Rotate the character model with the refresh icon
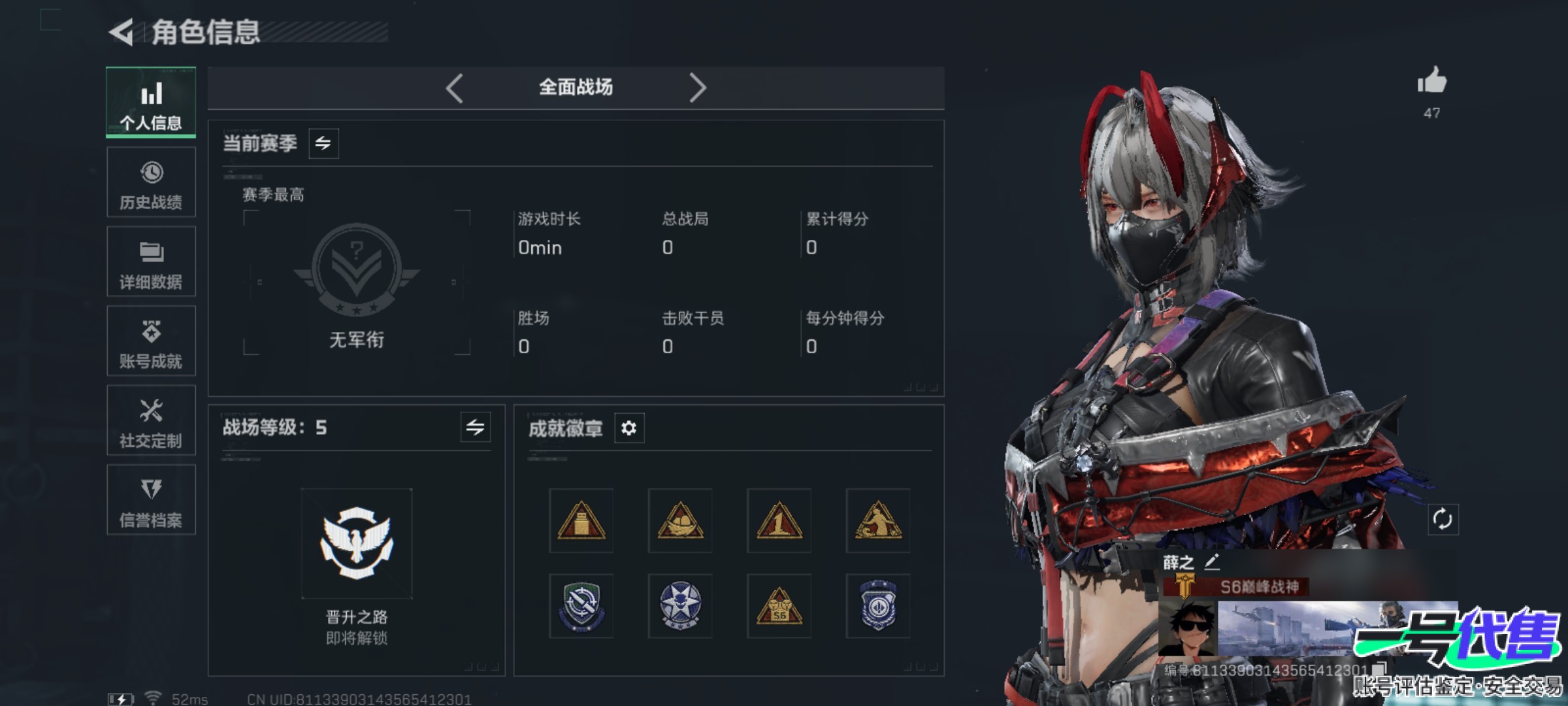 click(x=1443, y=520)
